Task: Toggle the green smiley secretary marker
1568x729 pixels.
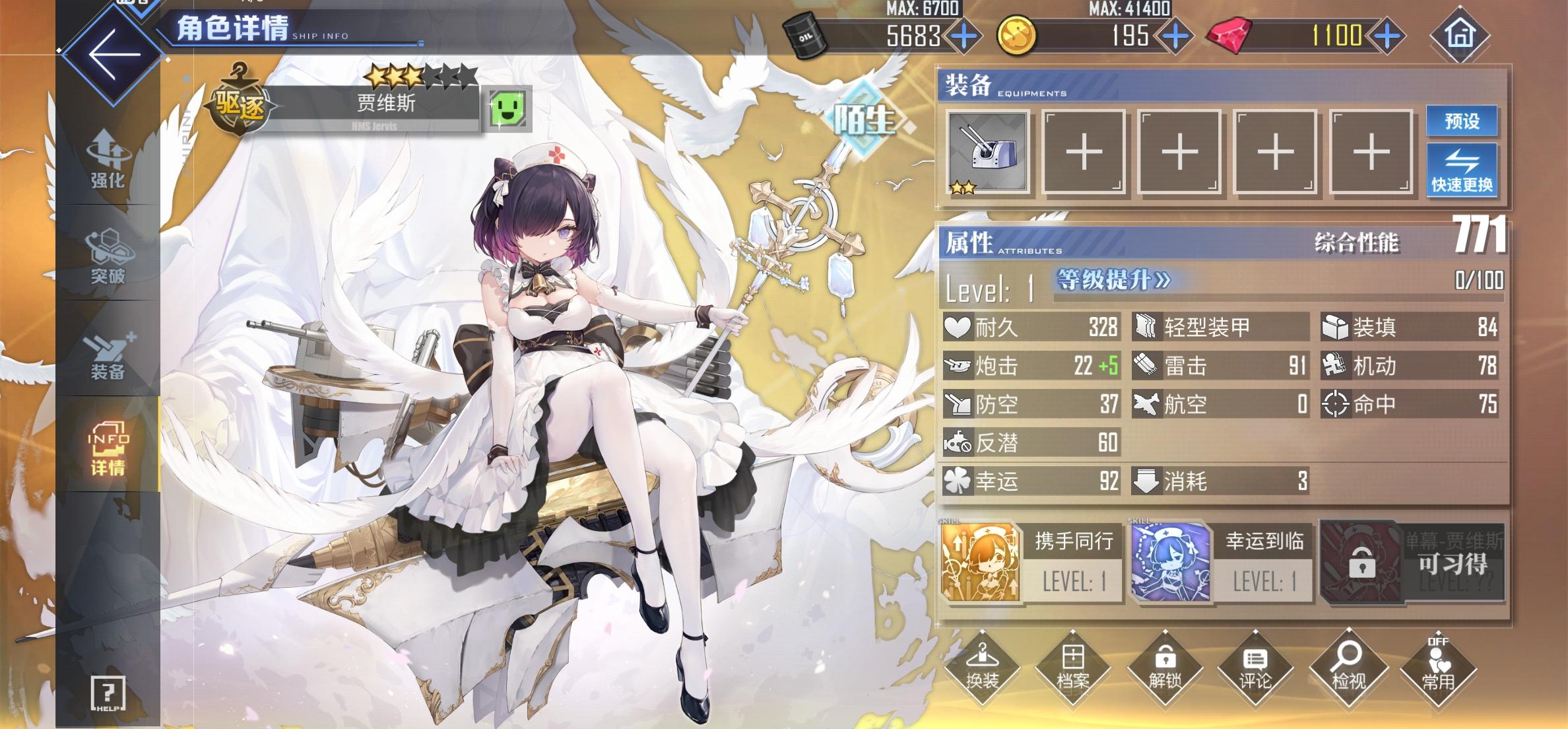Action: click(508, 110)
